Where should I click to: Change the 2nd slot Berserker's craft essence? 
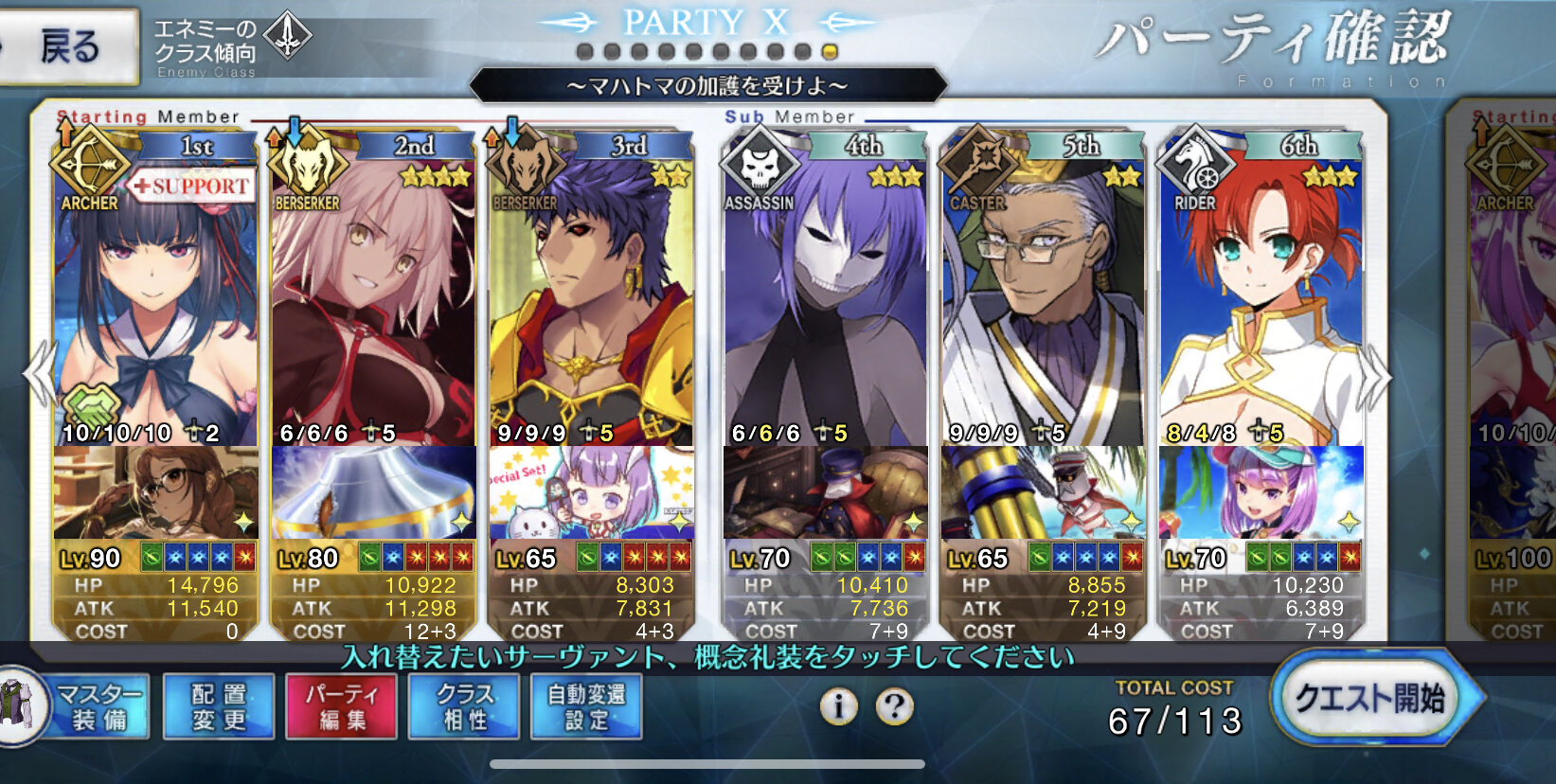(373, 492)
